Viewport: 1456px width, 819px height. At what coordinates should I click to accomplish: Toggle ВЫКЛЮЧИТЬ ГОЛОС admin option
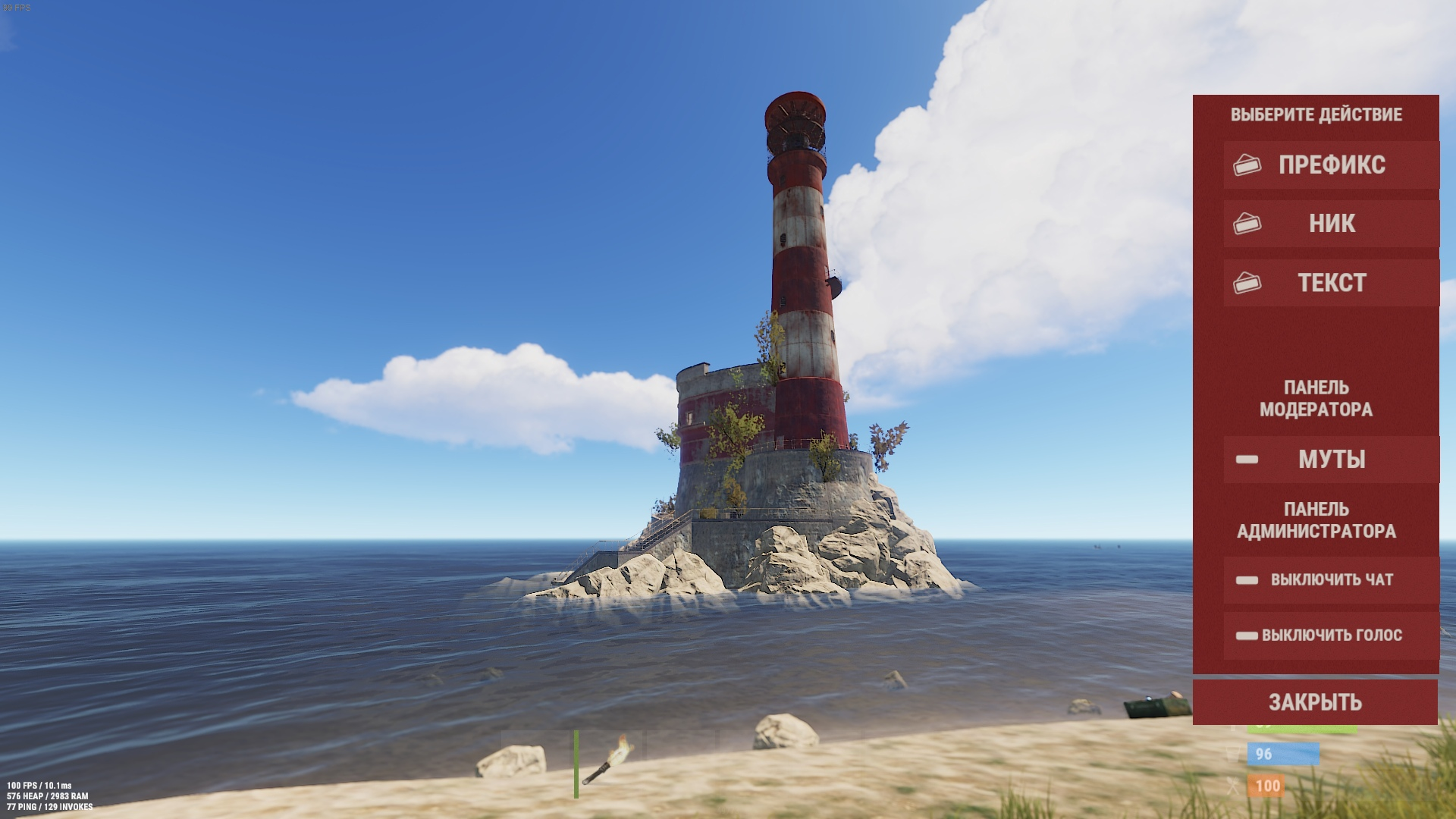click(1331, 635)
